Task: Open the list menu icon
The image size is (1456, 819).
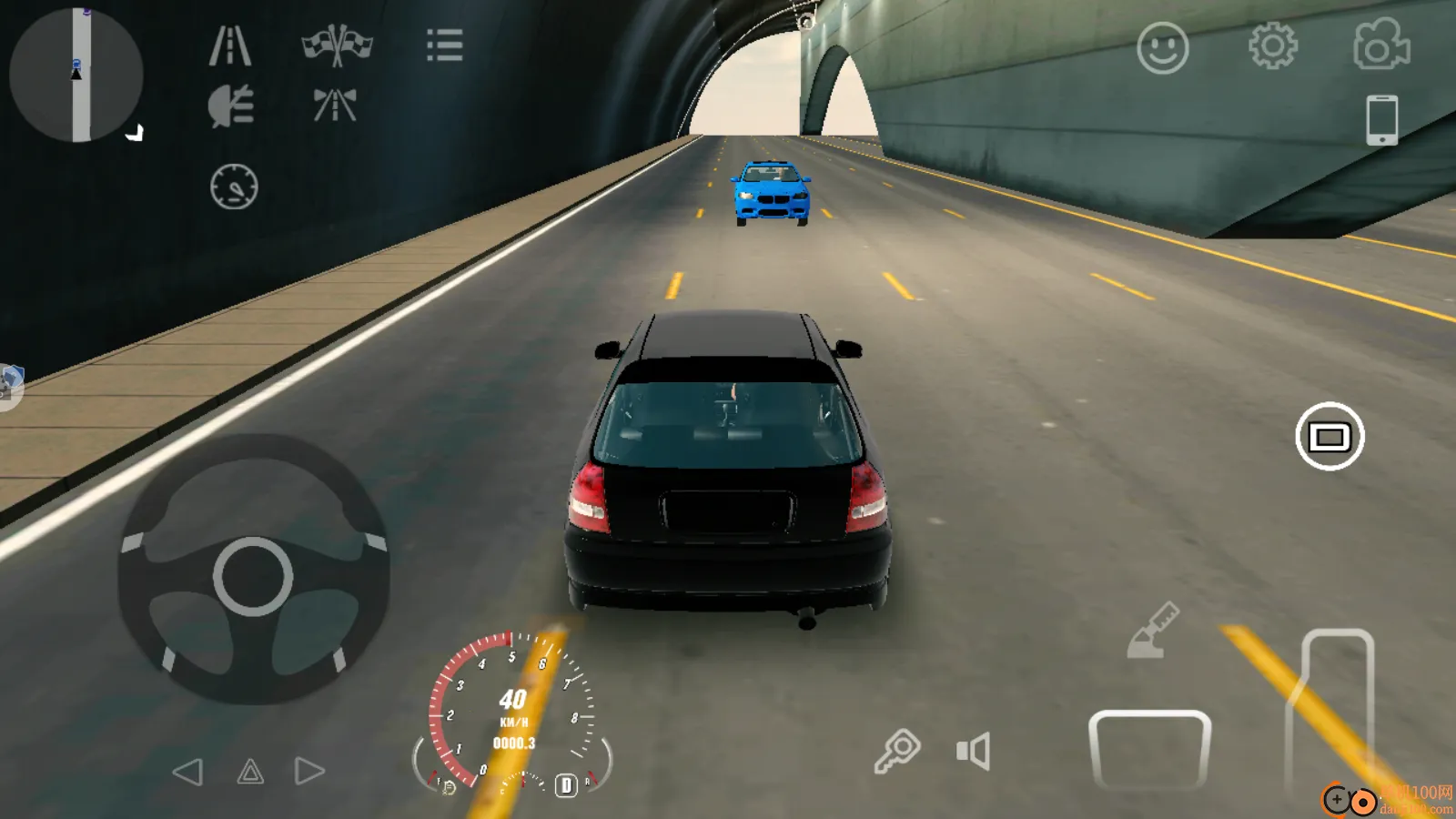Action: coord(444,46)
